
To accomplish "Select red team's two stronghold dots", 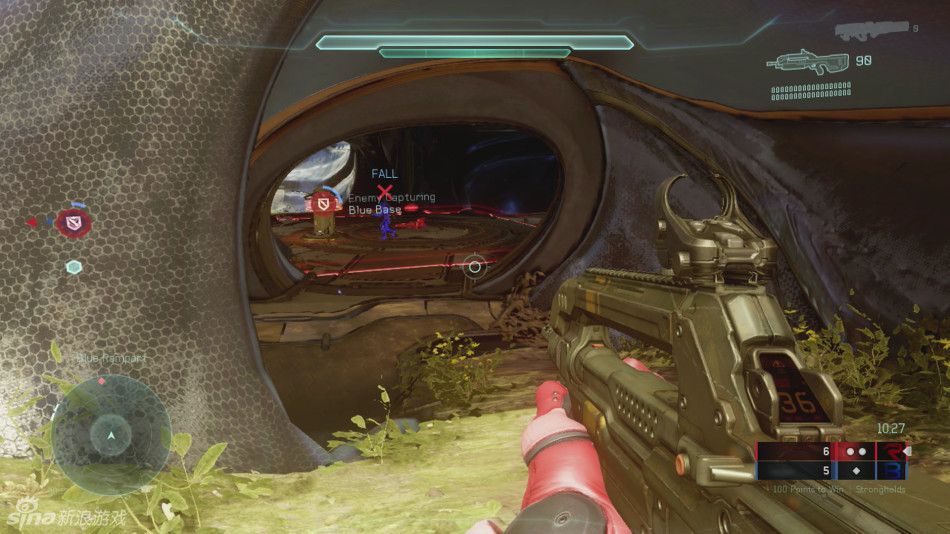I will [x=855, y=451].
